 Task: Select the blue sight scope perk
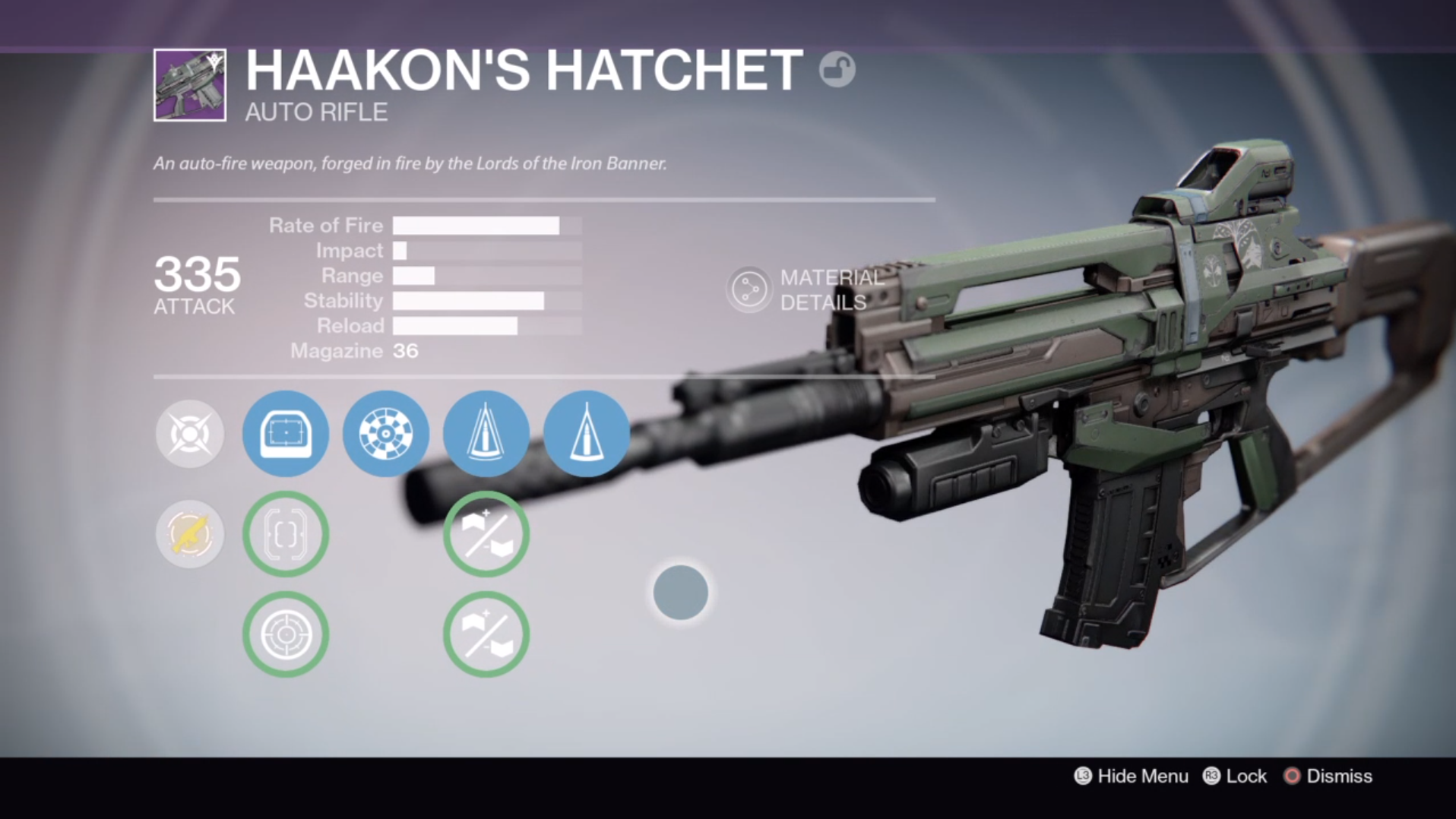pos(286,434)
